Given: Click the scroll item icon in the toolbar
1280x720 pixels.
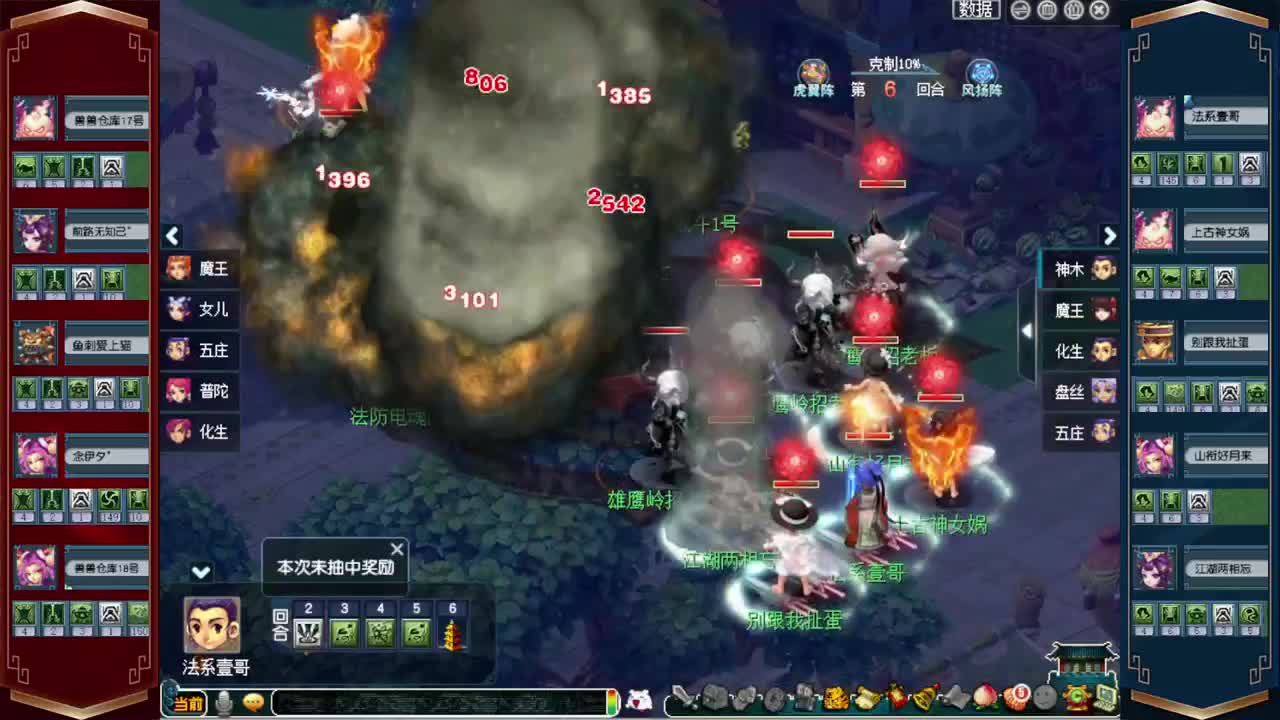Looking at the screenshot, I should click(x=866, y=701).
